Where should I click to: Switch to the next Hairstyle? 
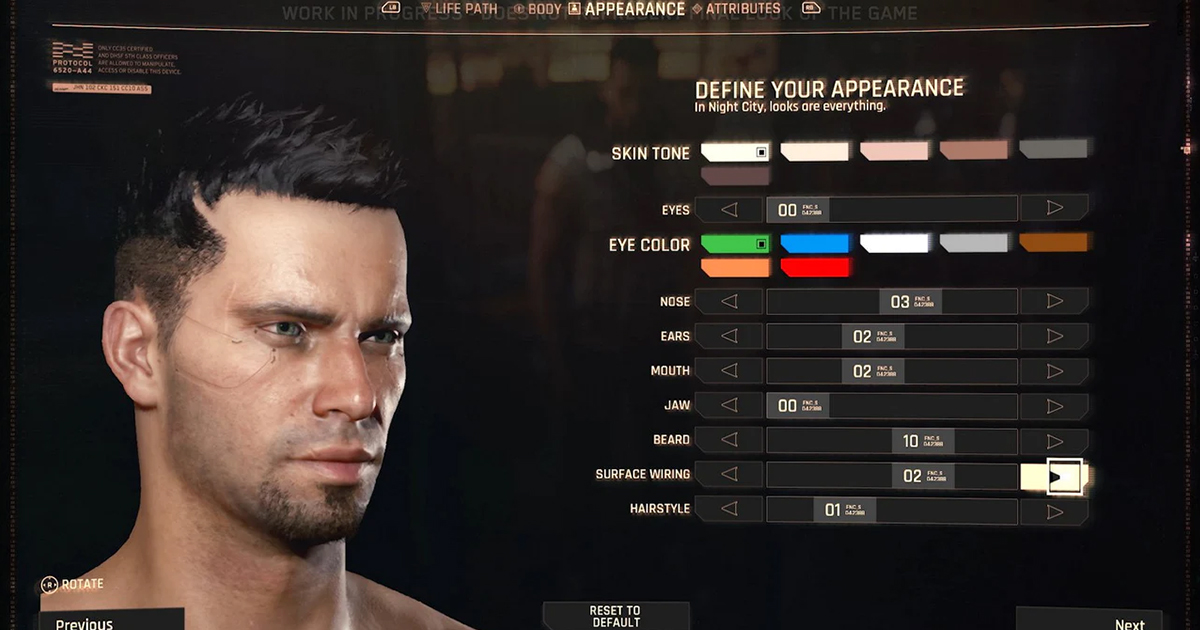pyautogui.click(x=1054, y=511)
